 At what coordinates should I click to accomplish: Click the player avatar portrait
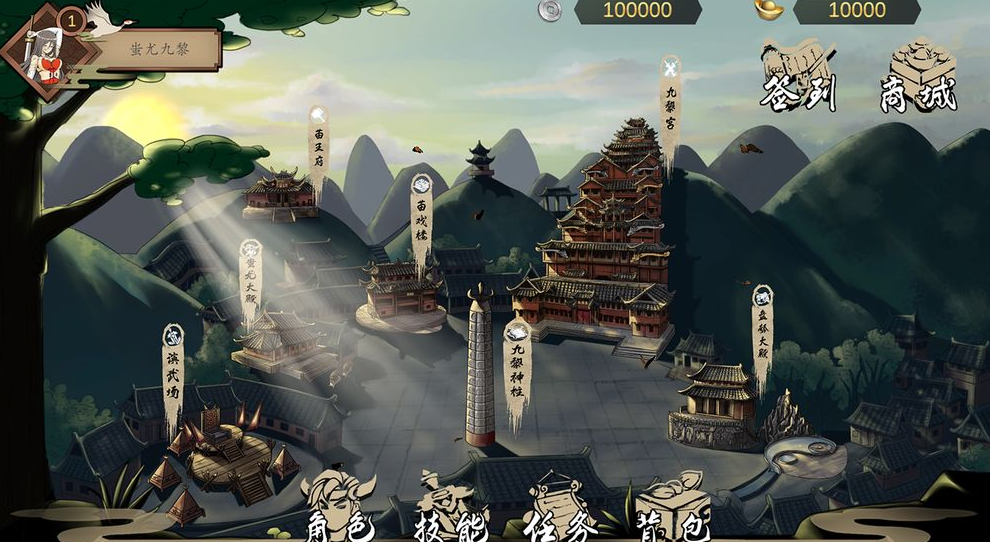(43, 52)
